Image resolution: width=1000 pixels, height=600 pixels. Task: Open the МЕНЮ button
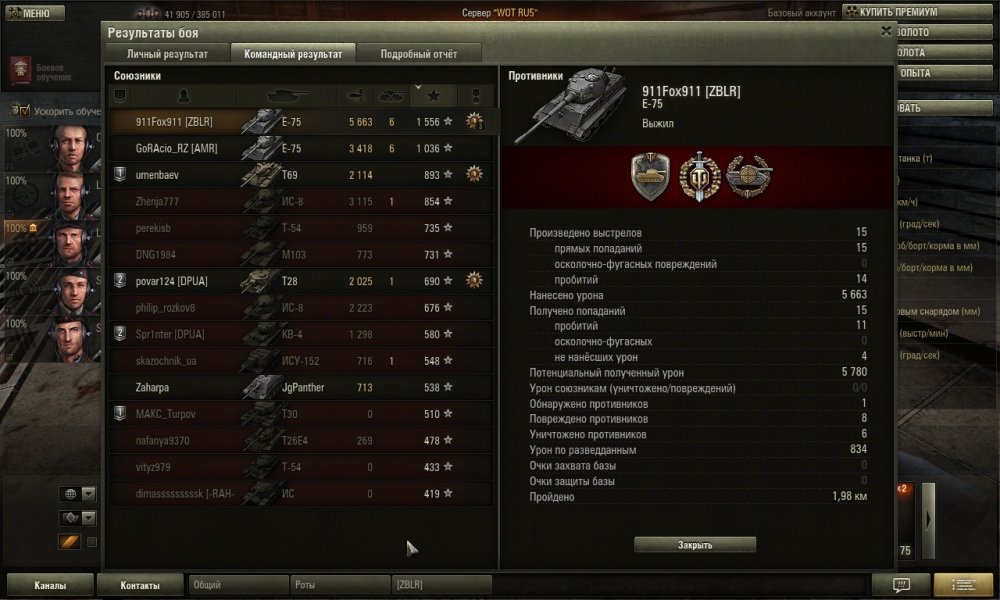tap(28, 13)
